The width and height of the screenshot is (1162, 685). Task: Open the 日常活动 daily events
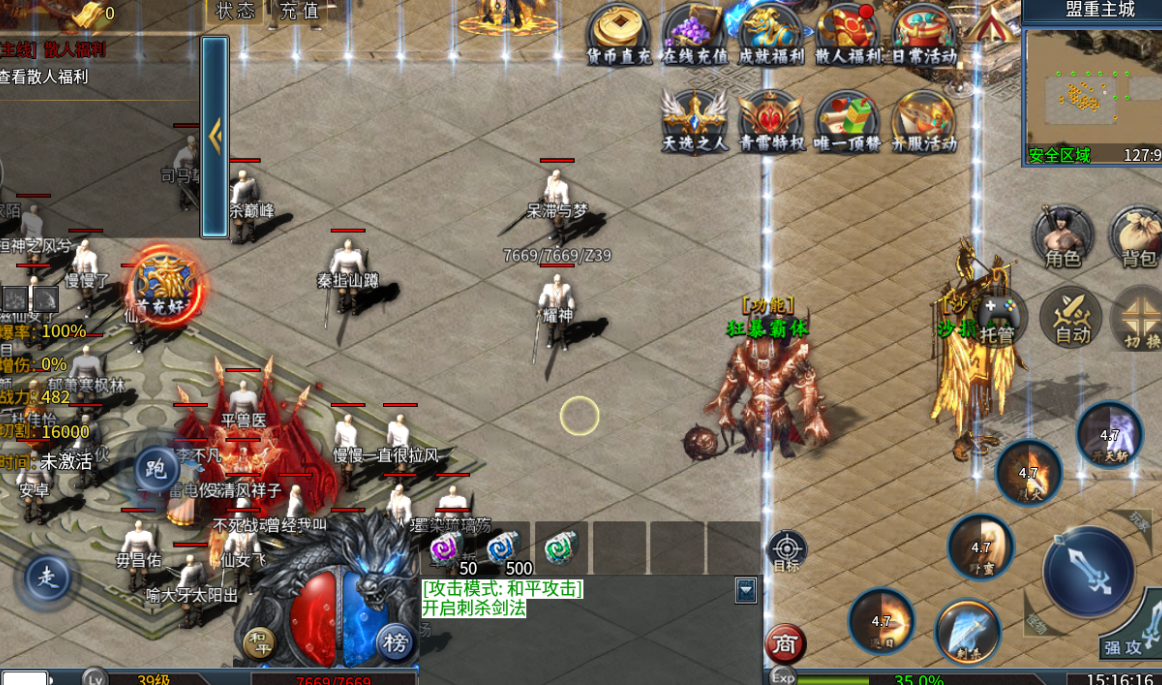[x=923, y=35]
